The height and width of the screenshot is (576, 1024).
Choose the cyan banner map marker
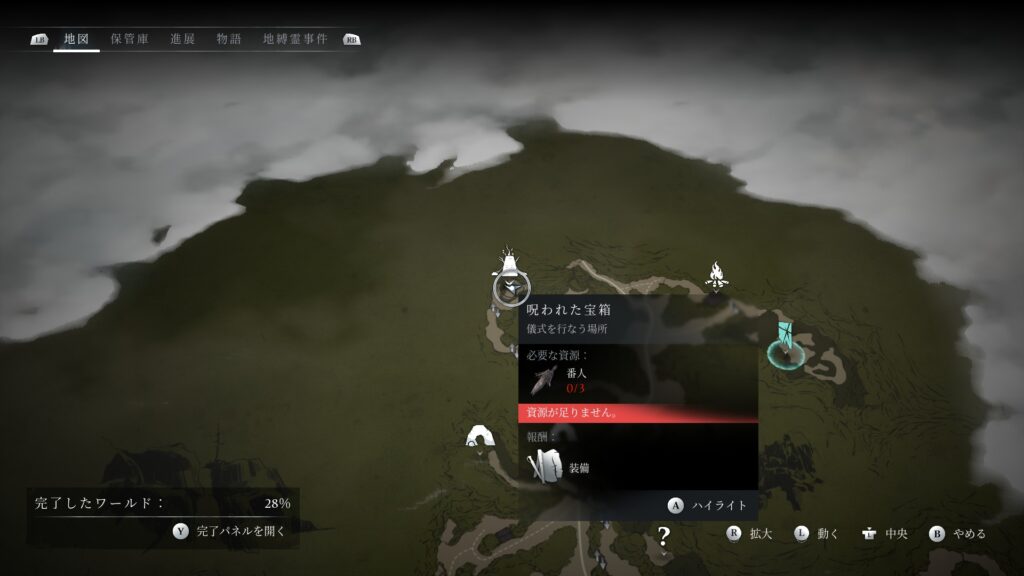[783, 341]
